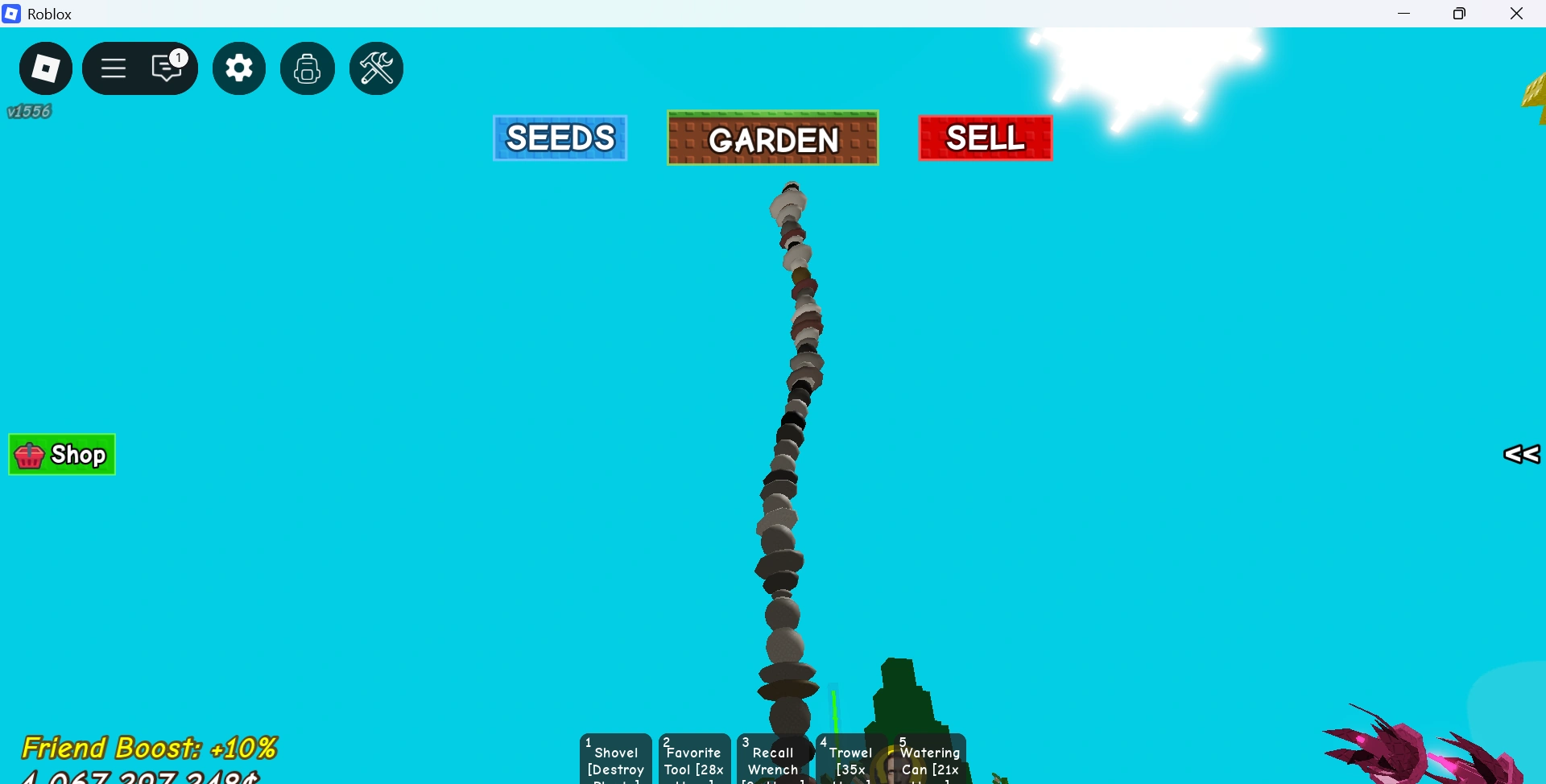Click the shopping basket icon on Shop

pos(29,455)
